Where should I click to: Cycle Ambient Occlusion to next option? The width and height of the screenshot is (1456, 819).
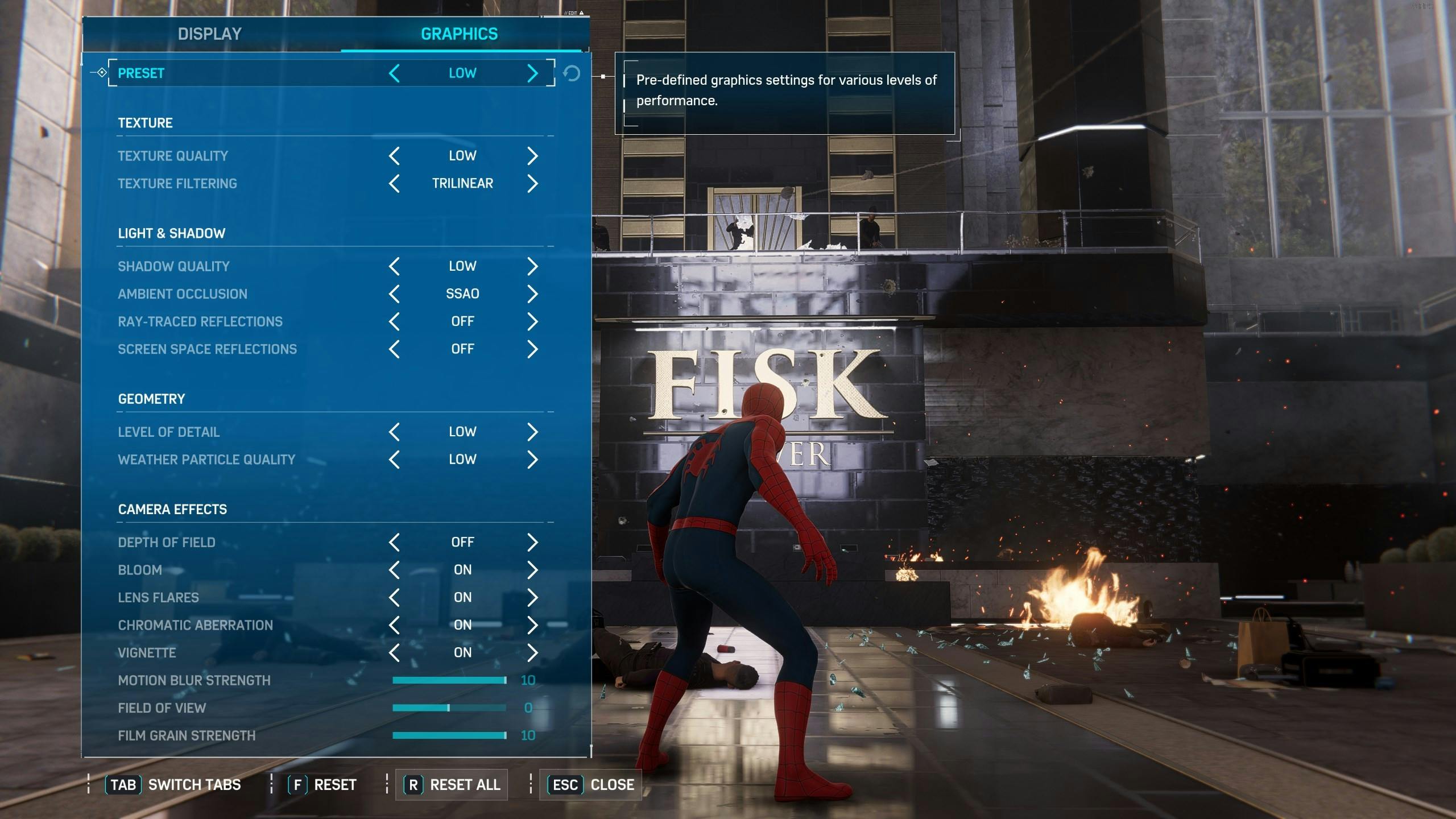(x=532, y=294)
